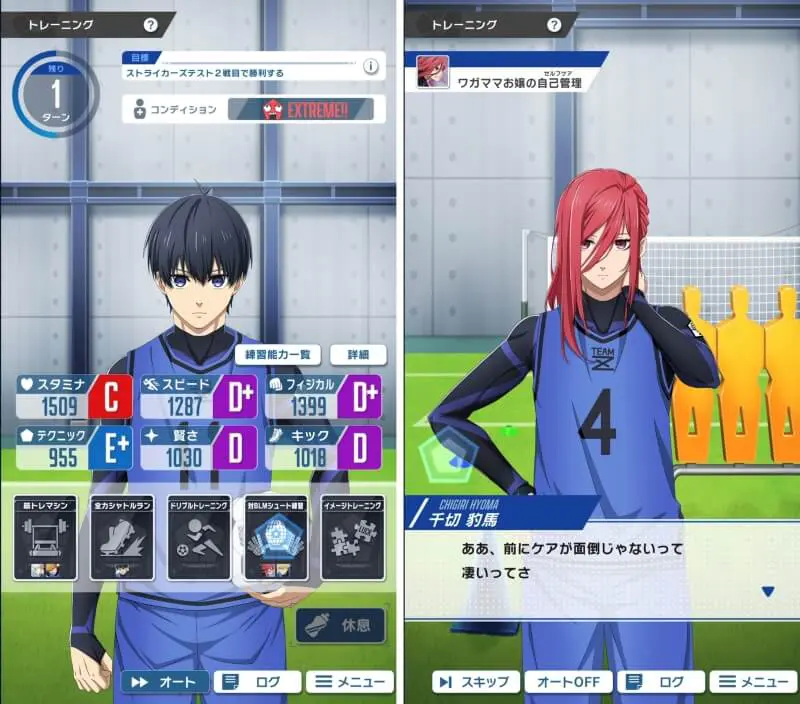Advance dialogue with the blue arrow
Viewport: 800px width, 704px height.
(767, 592)
